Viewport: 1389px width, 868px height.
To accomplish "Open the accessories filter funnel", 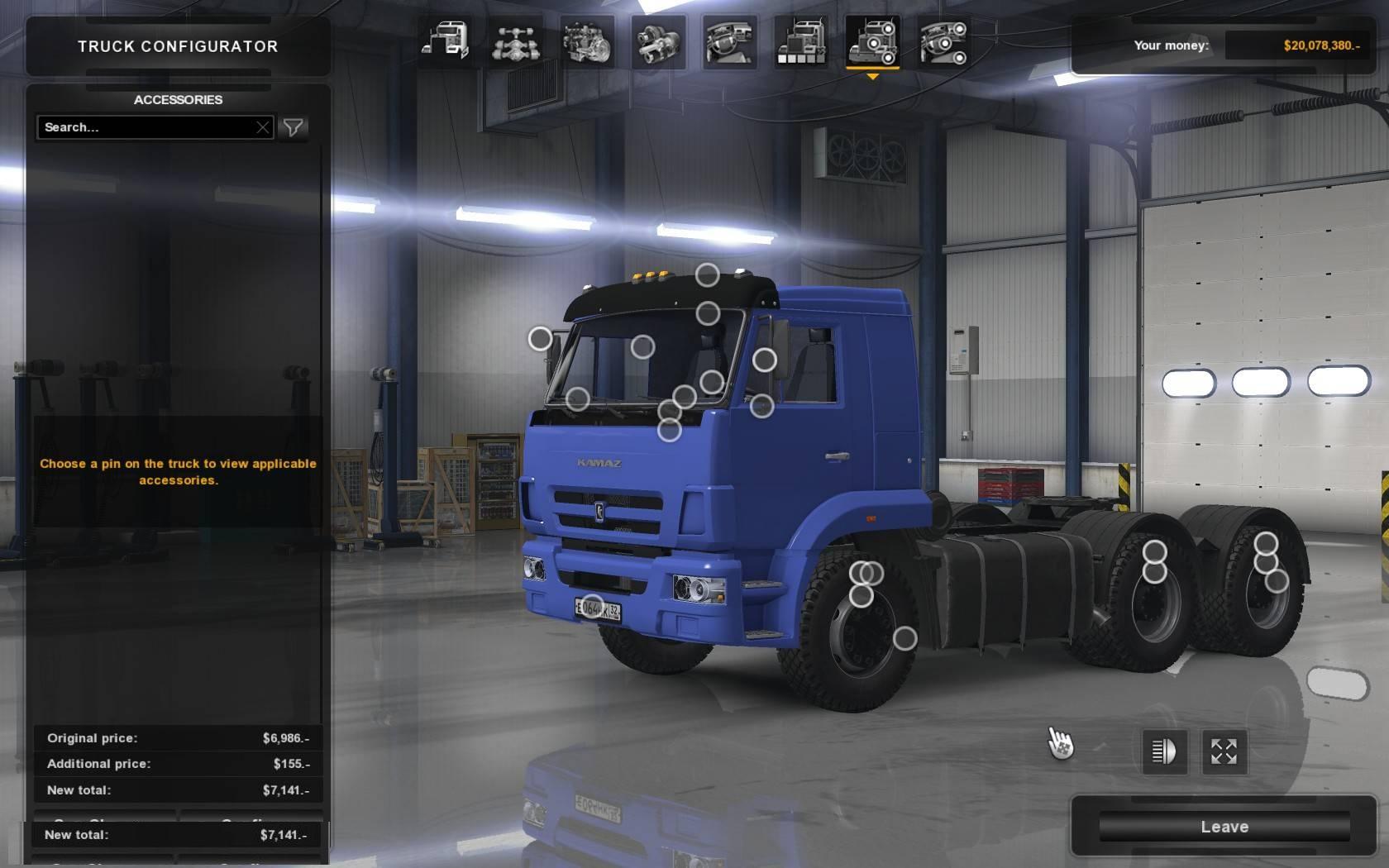I will 294,127.
